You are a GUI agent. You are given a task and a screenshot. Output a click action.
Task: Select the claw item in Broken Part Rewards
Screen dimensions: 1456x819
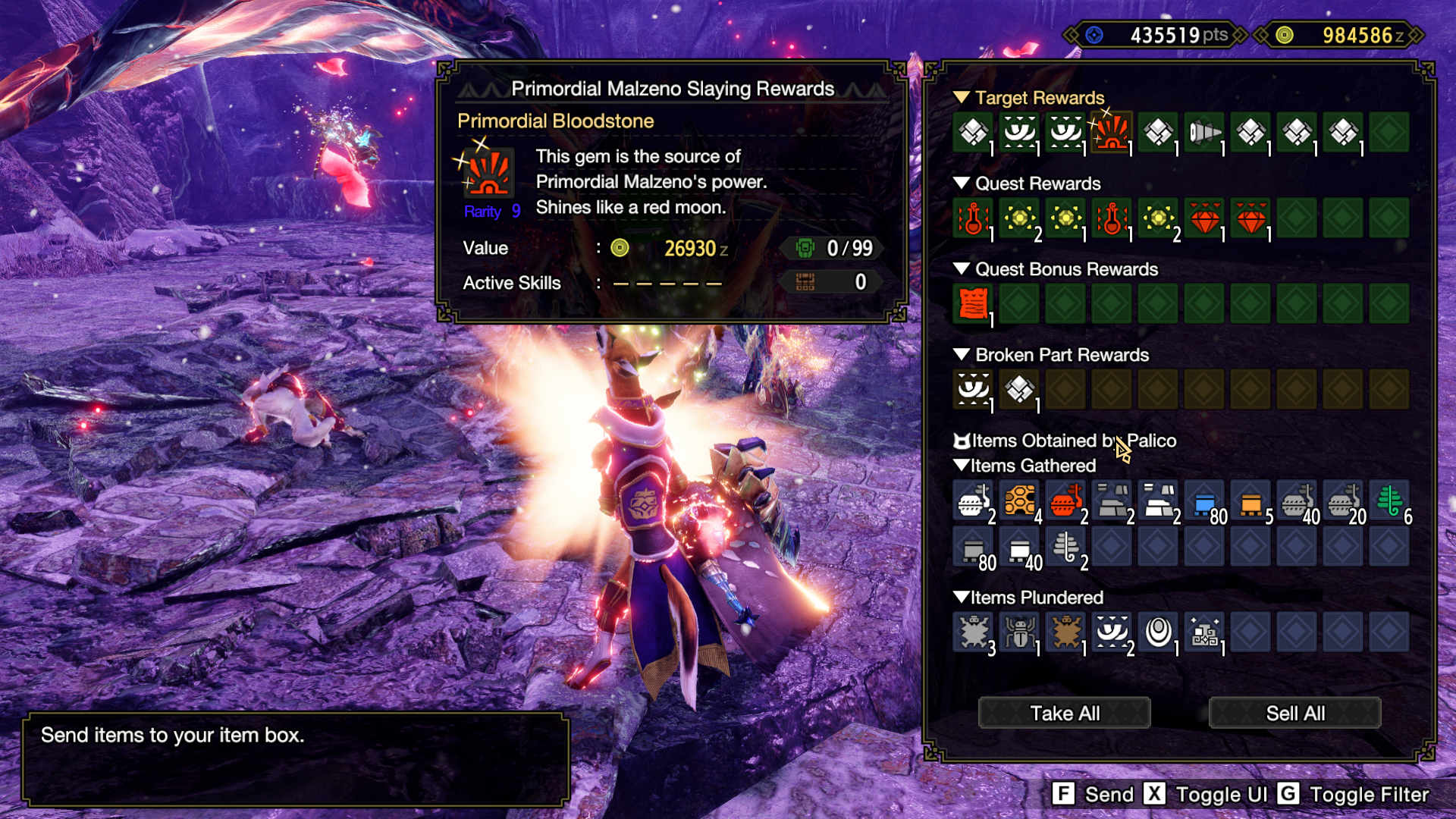[x=973, y=389]
